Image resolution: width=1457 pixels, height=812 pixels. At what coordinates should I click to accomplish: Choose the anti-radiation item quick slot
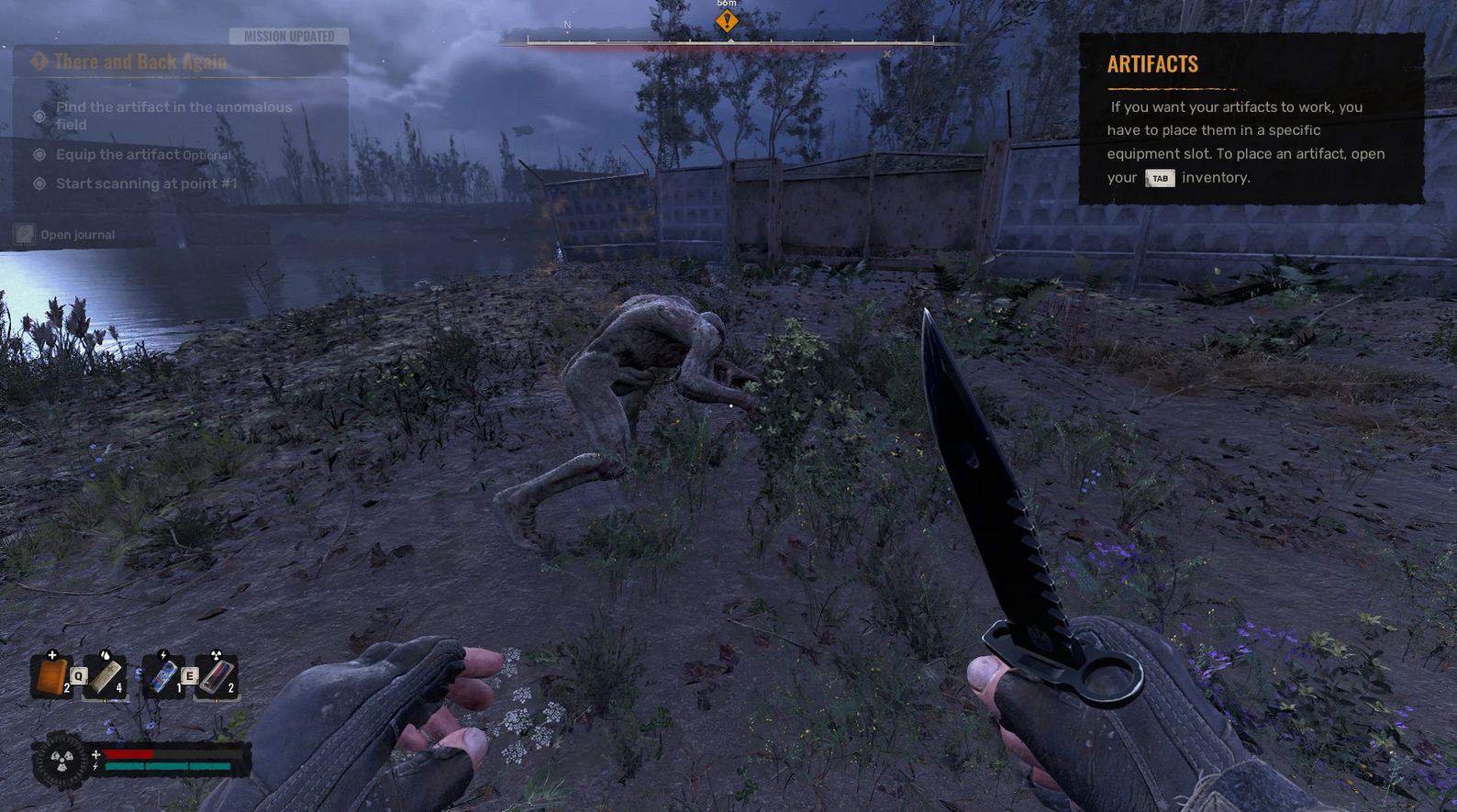coord(217,677)
